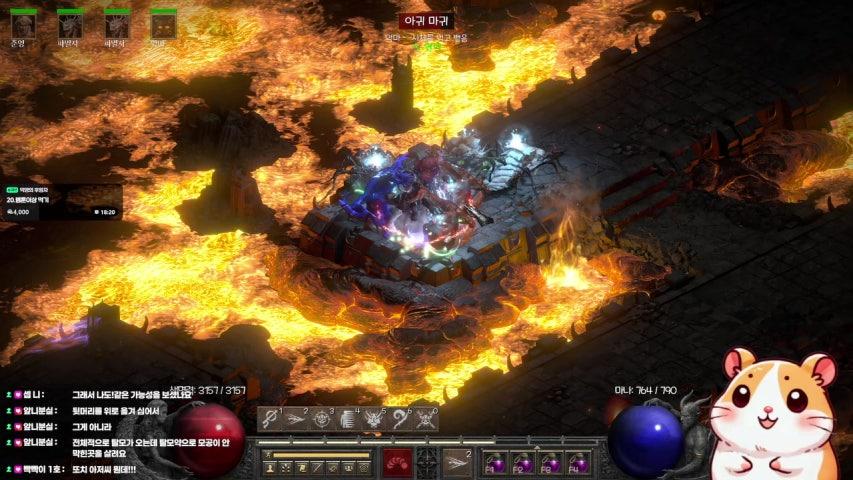Select the skill in hotkey slot 4
Screen dimensions: 853x480
348,419
